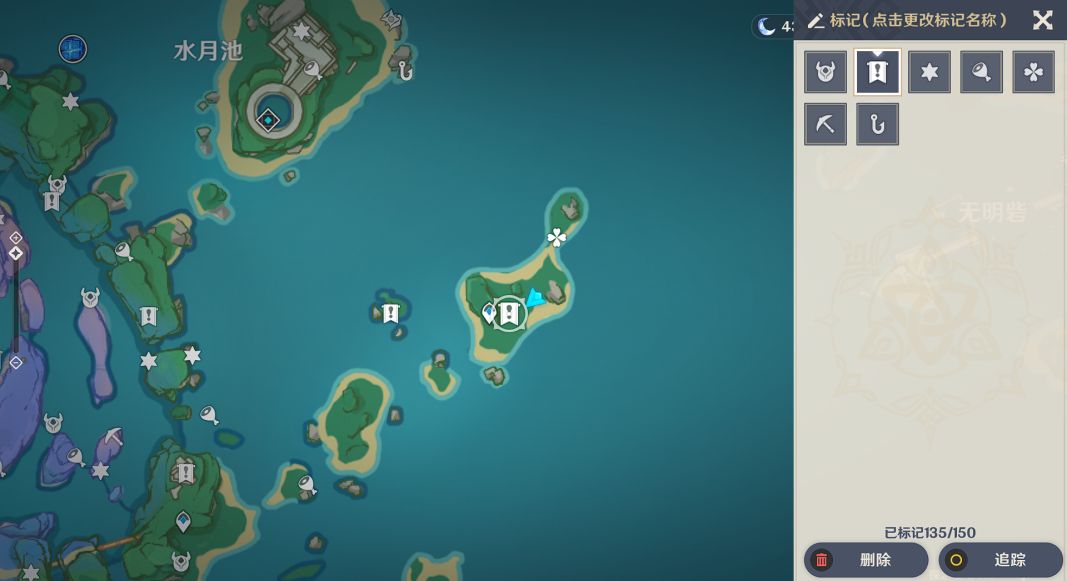This screenshot has width=1067, height=581.
Task: Select the clover pin on the map
Action: point(557,237)
